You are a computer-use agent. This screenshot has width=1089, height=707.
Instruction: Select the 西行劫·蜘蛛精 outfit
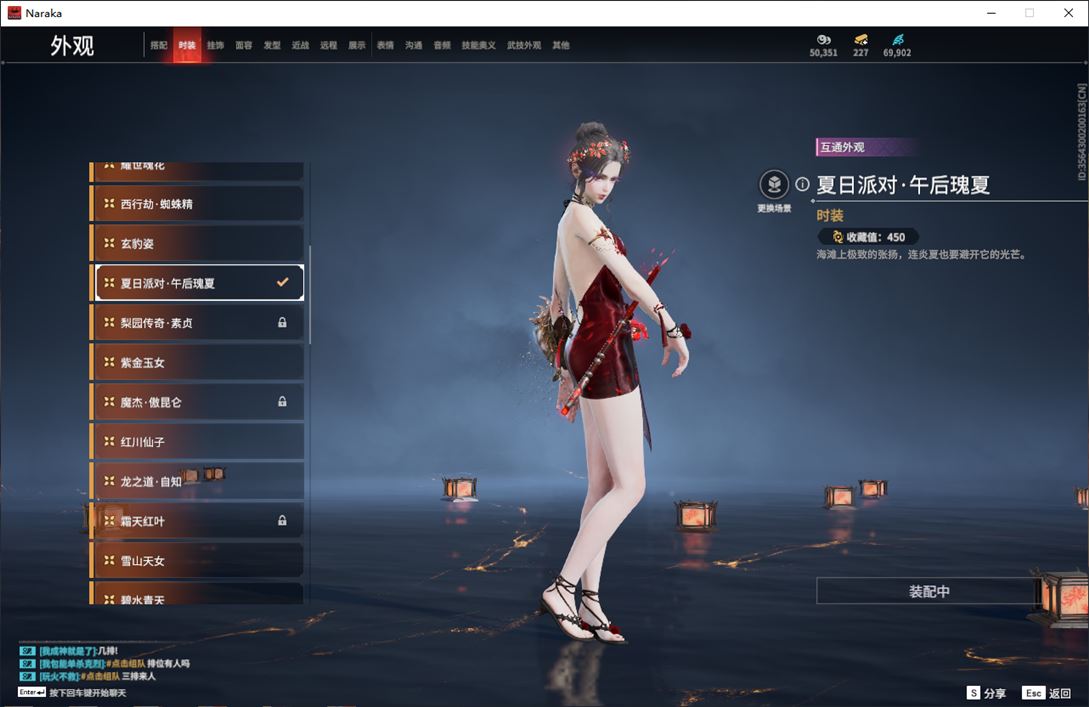coord(198,204)
